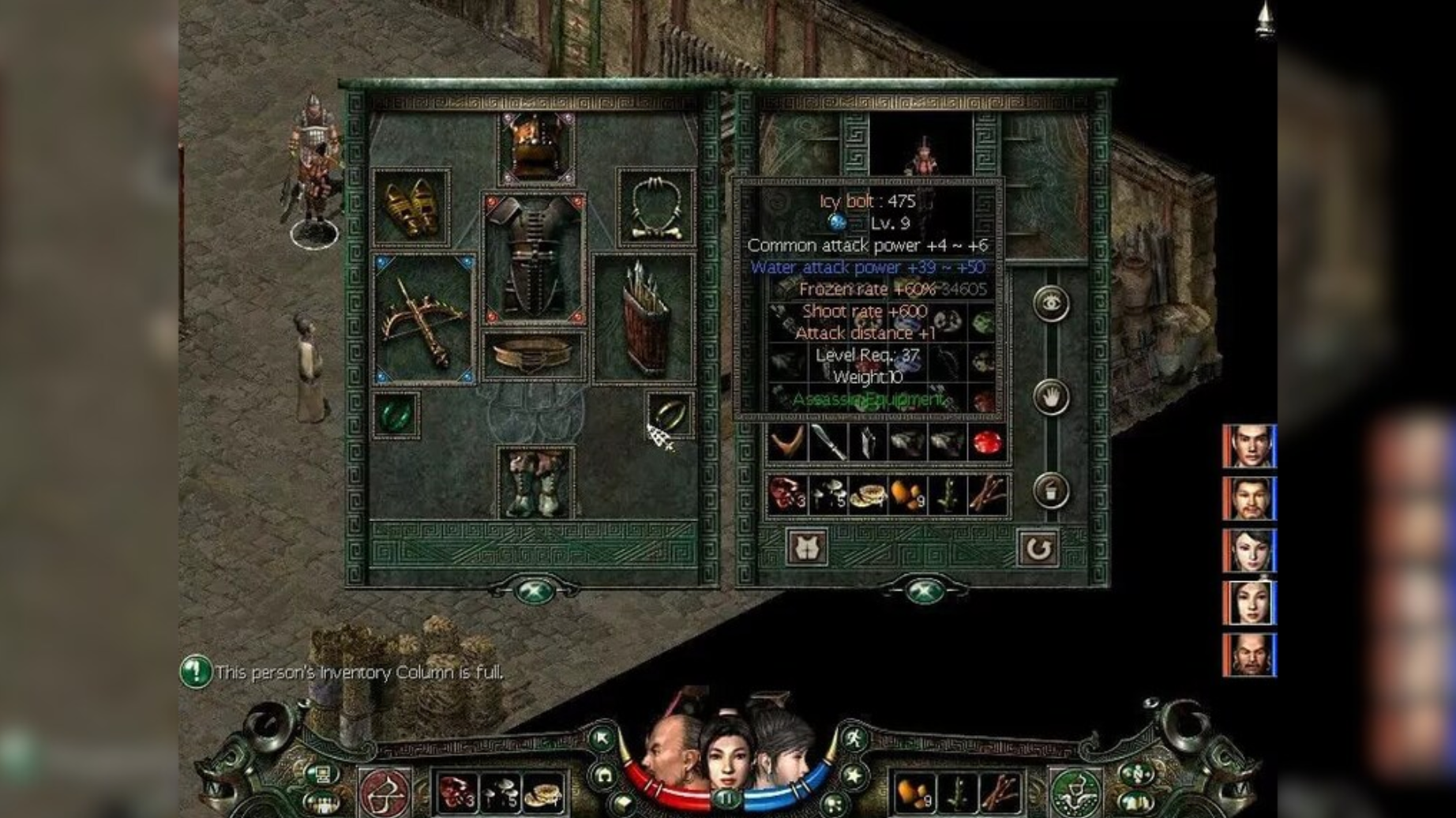Activate the bow skill icon on HUD
The image size is (1456, 818).
pyautogui.click(x=385, y=793)
